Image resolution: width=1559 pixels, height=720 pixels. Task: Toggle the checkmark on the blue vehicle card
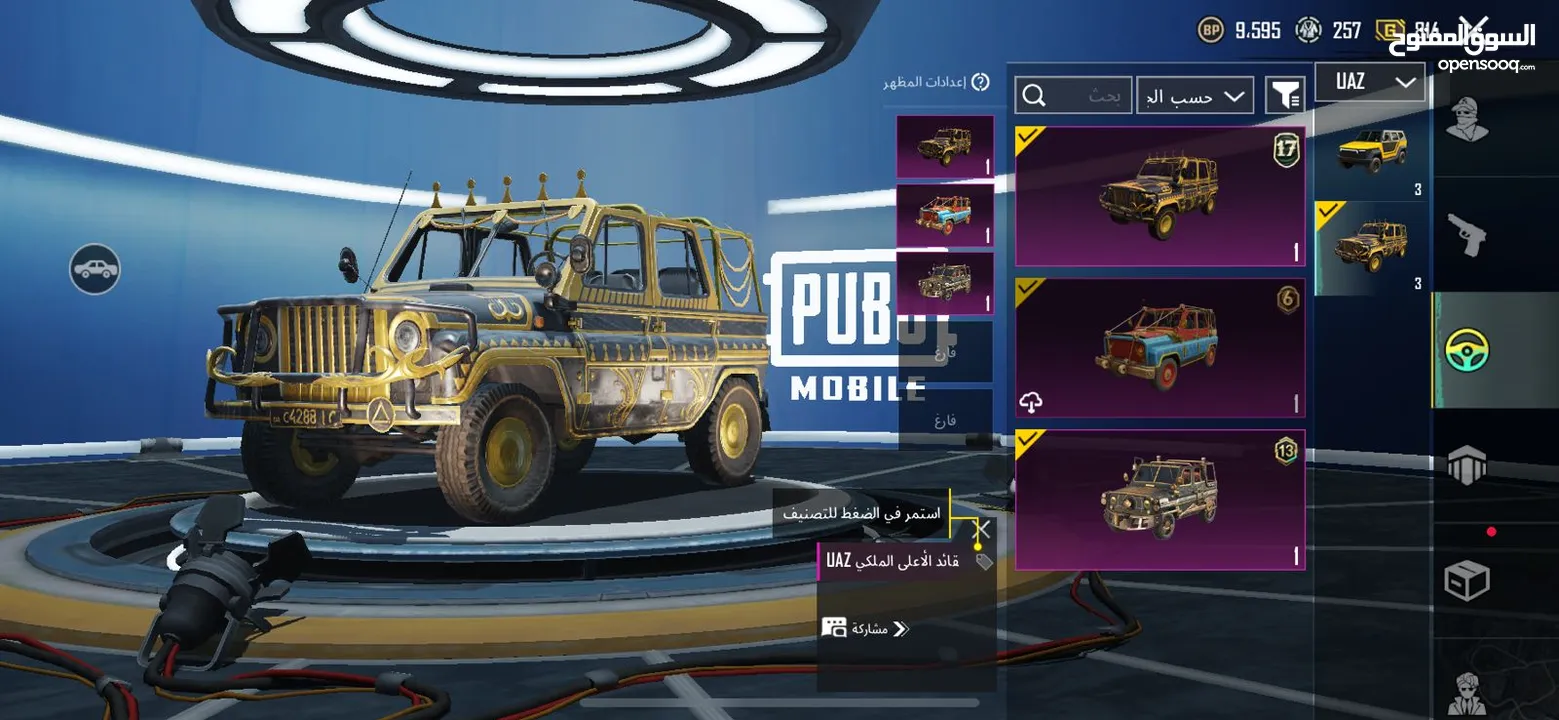[x=1029, y=291]
